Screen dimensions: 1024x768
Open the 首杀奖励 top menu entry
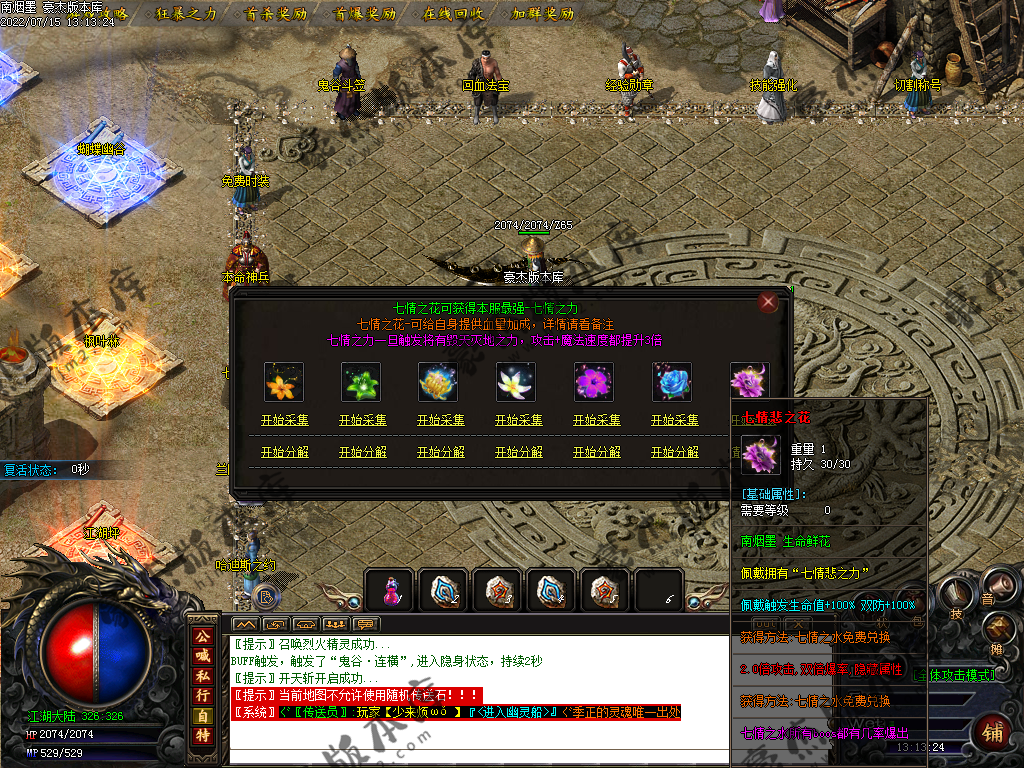(275, 14)
